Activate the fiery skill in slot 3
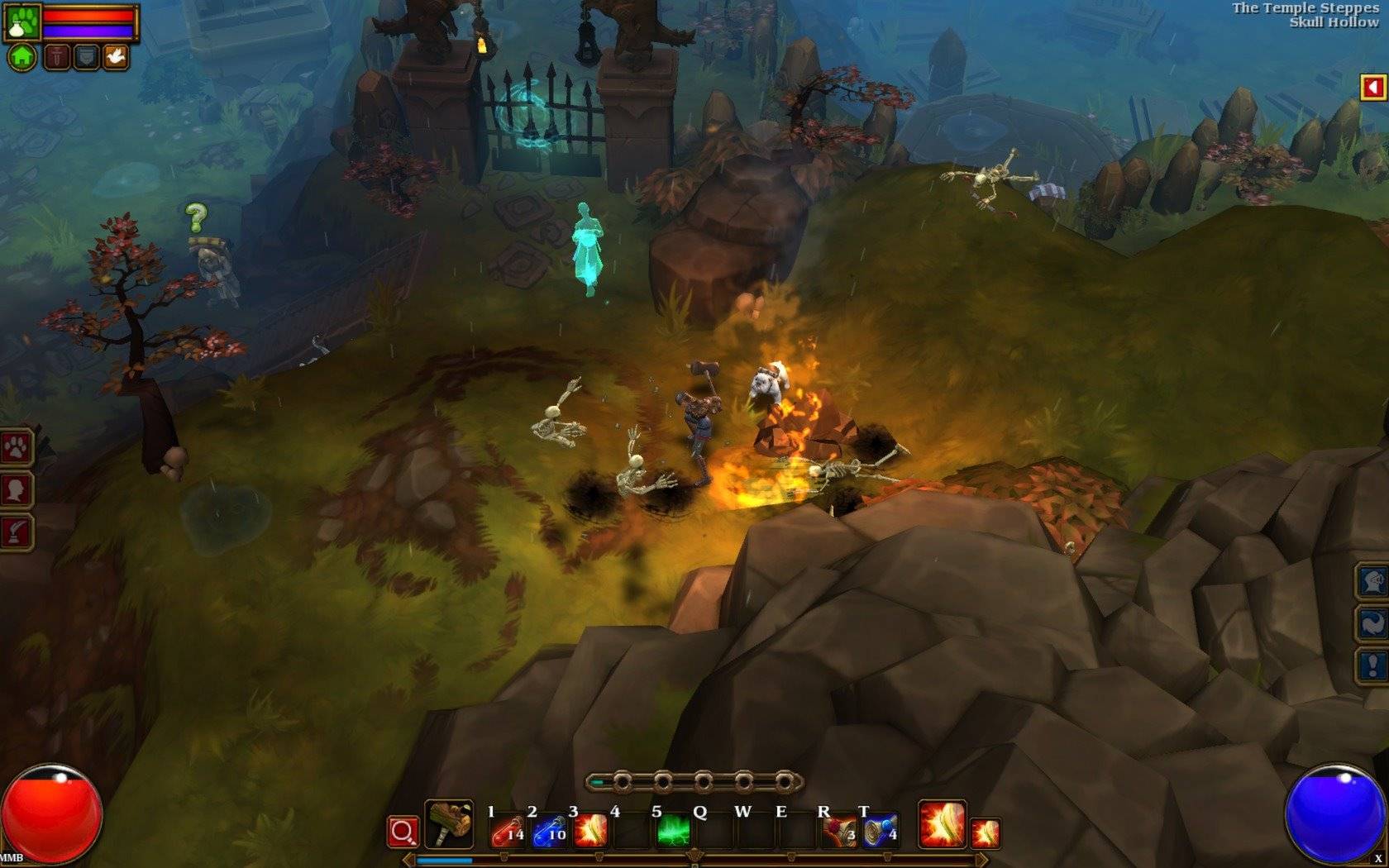Viewport: 1389px width, 868px height. pos(590,831)
